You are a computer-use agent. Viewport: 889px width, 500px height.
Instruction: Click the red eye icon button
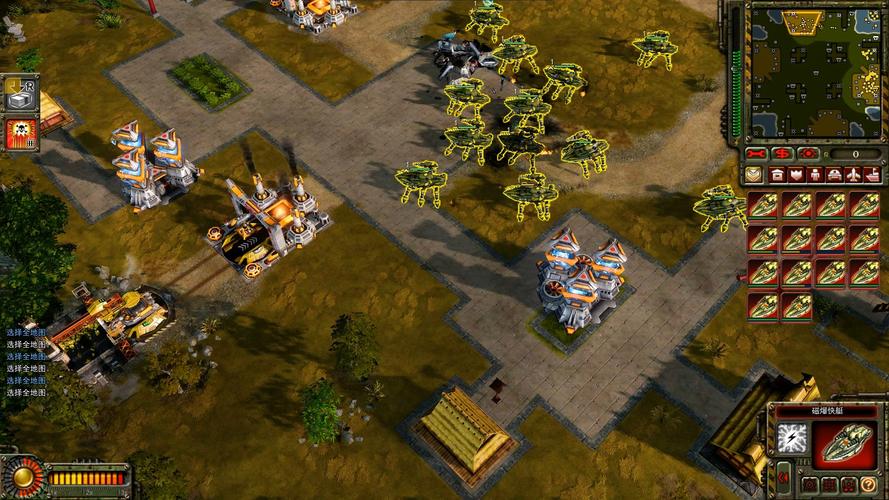click(x=808, y=154)
